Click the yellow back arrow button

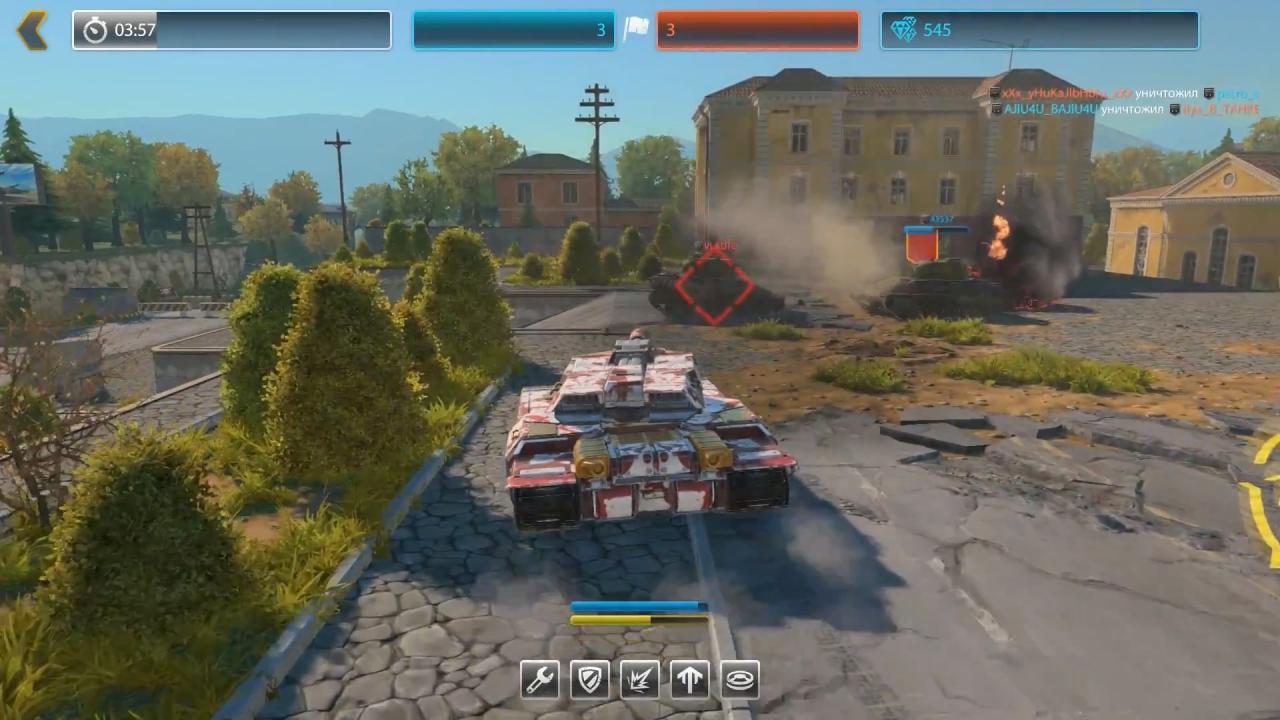pyautogui.click(x=32, y=30)
